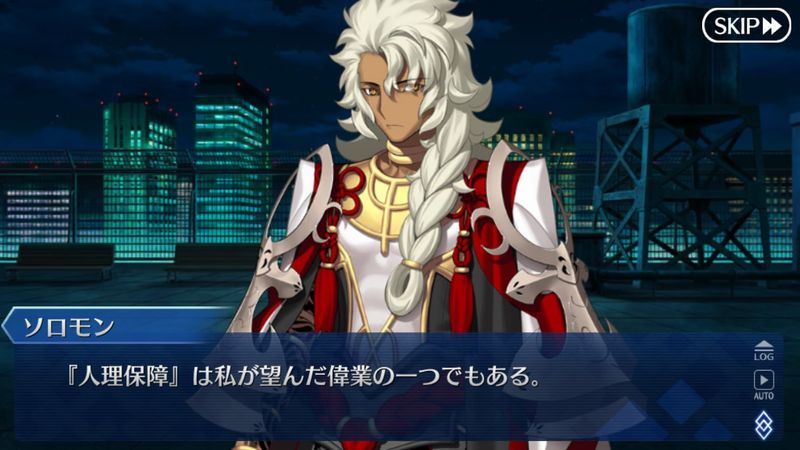Open the dialogue LOG
Viewport: 800px width, 450px height.
[764, 350]
